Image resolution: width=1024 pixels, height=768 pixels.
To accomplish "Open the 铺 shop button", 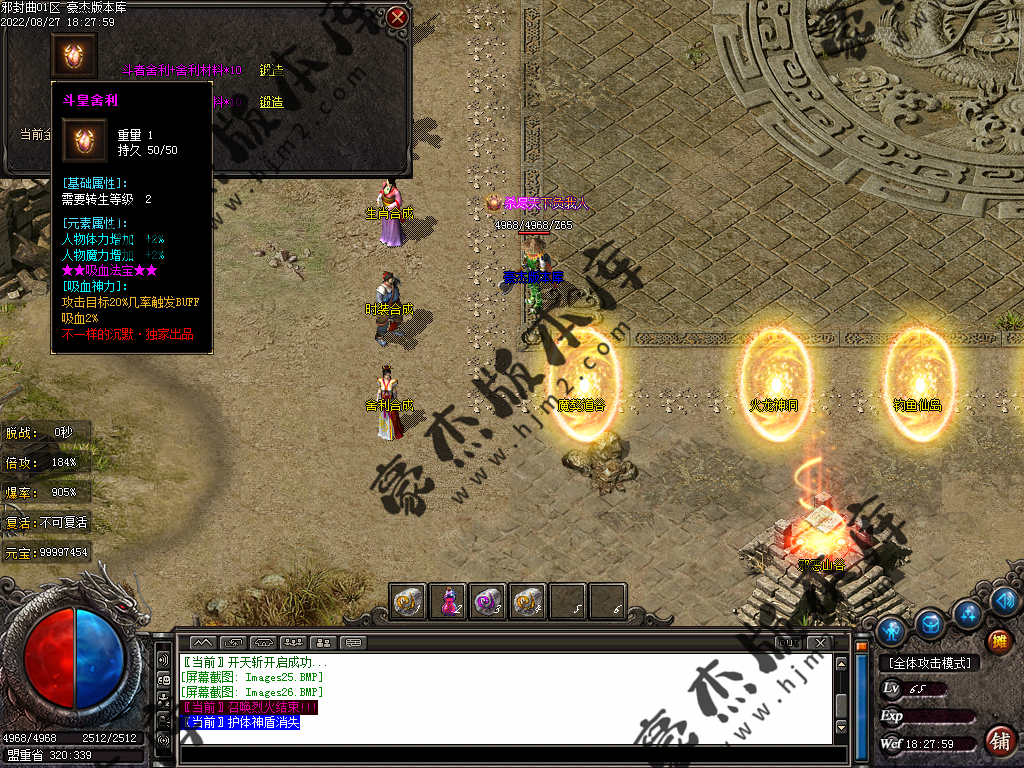I will point(999,741).
